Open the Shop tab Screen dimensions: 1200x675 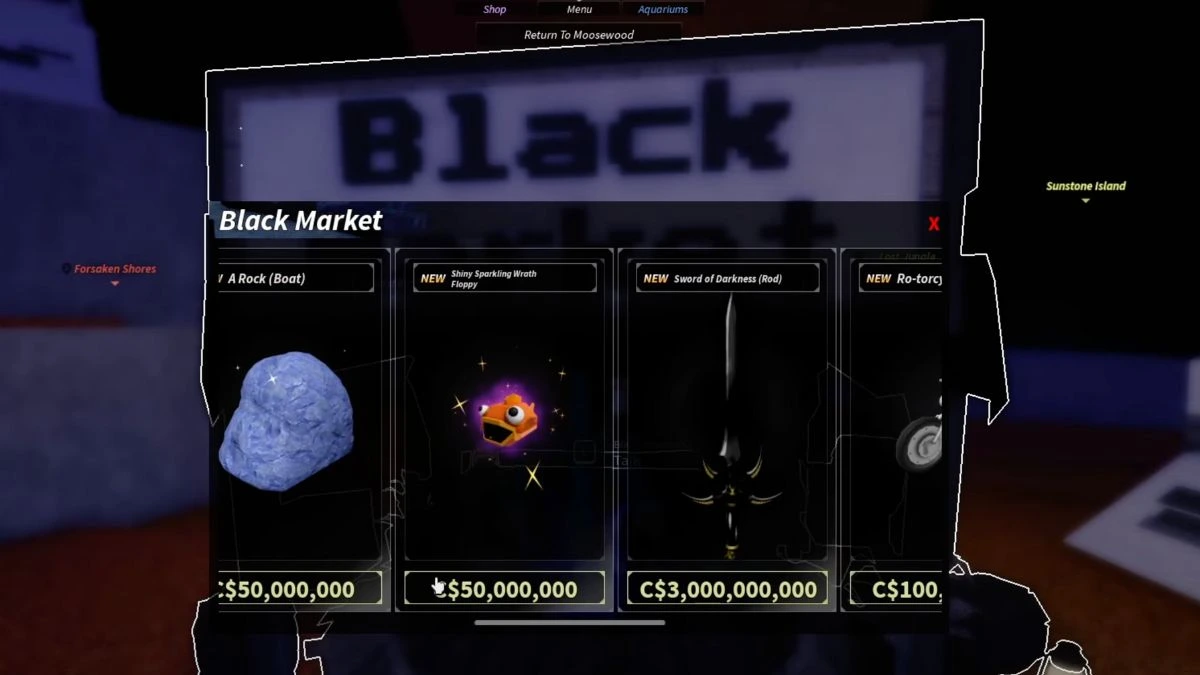click(x=495, y=10)
